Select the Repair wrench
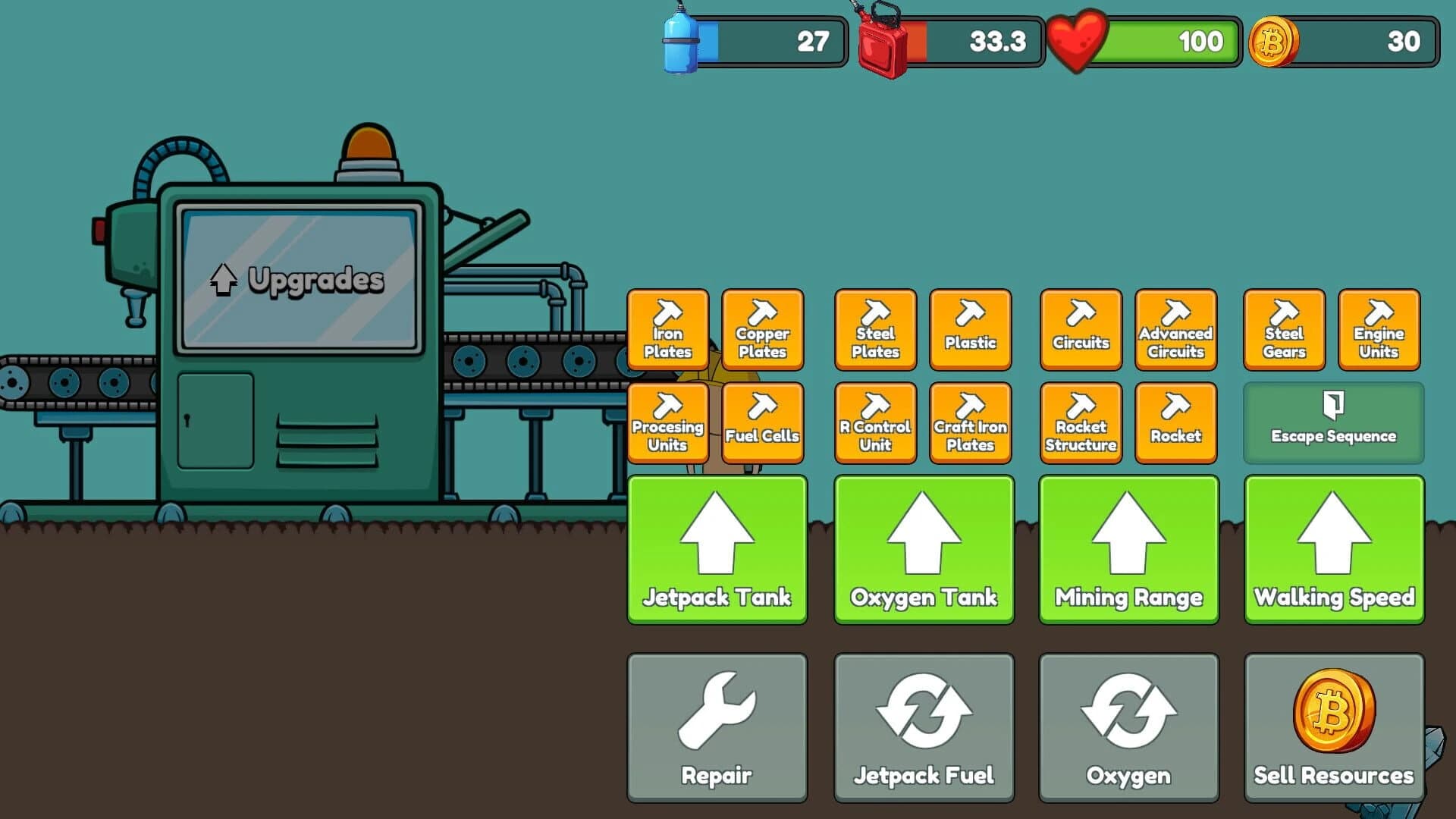 (717, 724)
